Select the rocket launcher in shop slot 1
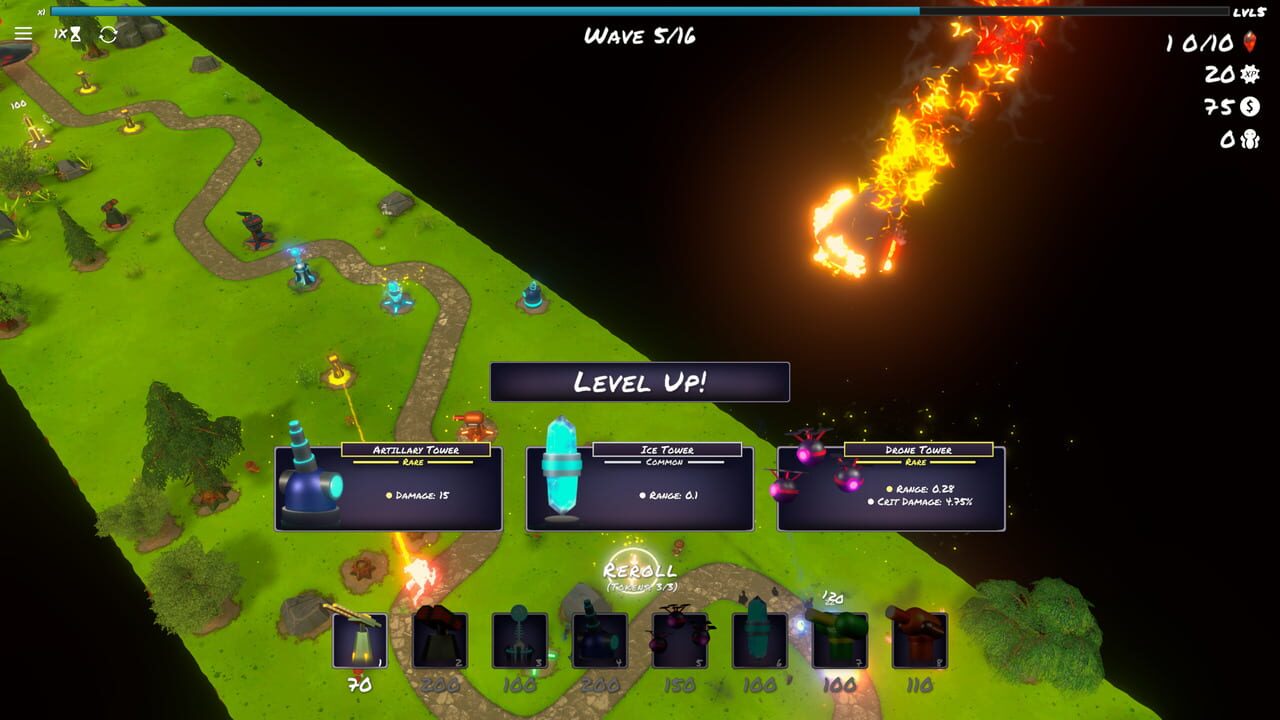 (x=358, y=640)
